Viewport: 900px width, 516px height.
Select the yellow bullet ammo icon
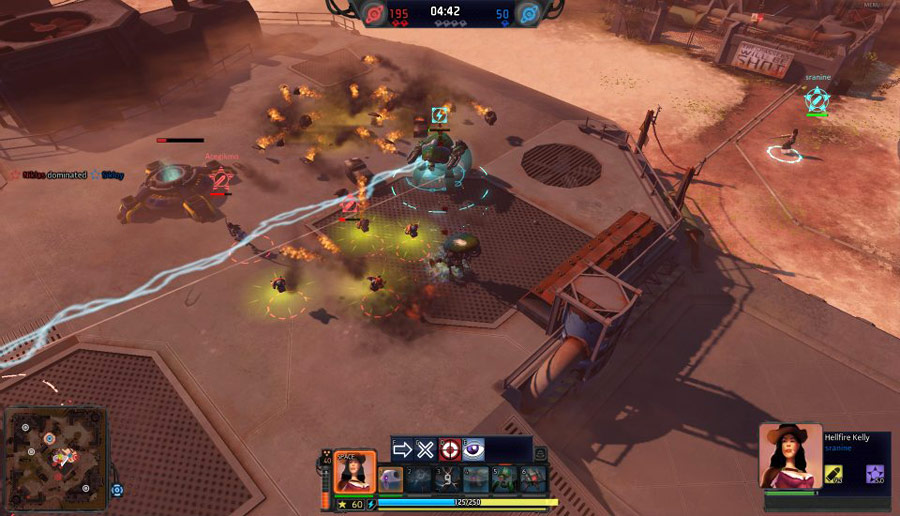click(x=833, y=473)
